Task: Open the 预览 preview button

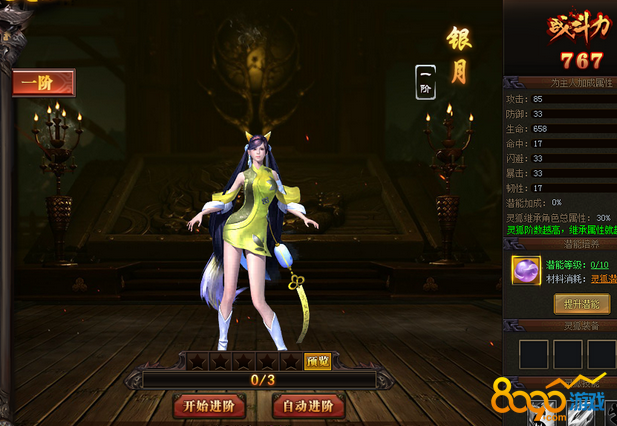Action: pyautogui.click(x=317, y=361)
